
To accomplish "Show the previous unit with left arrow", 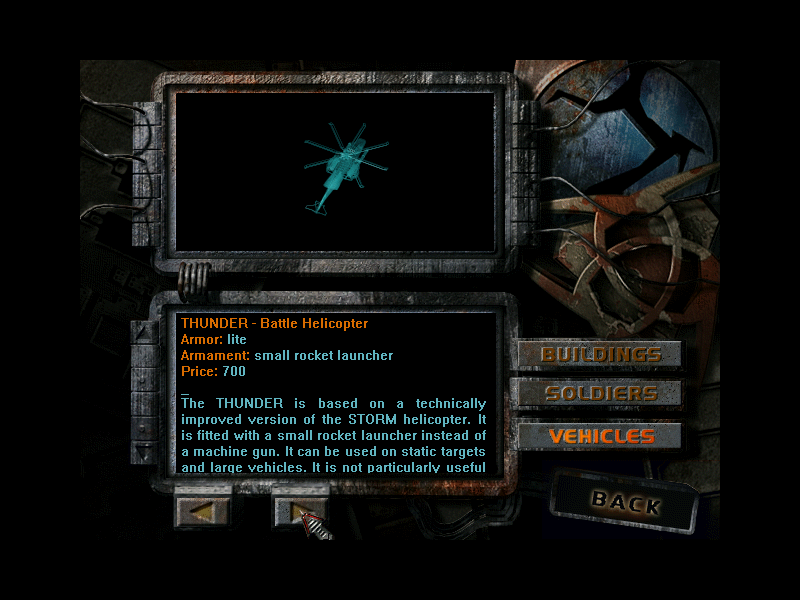I will tap(202, 511).
